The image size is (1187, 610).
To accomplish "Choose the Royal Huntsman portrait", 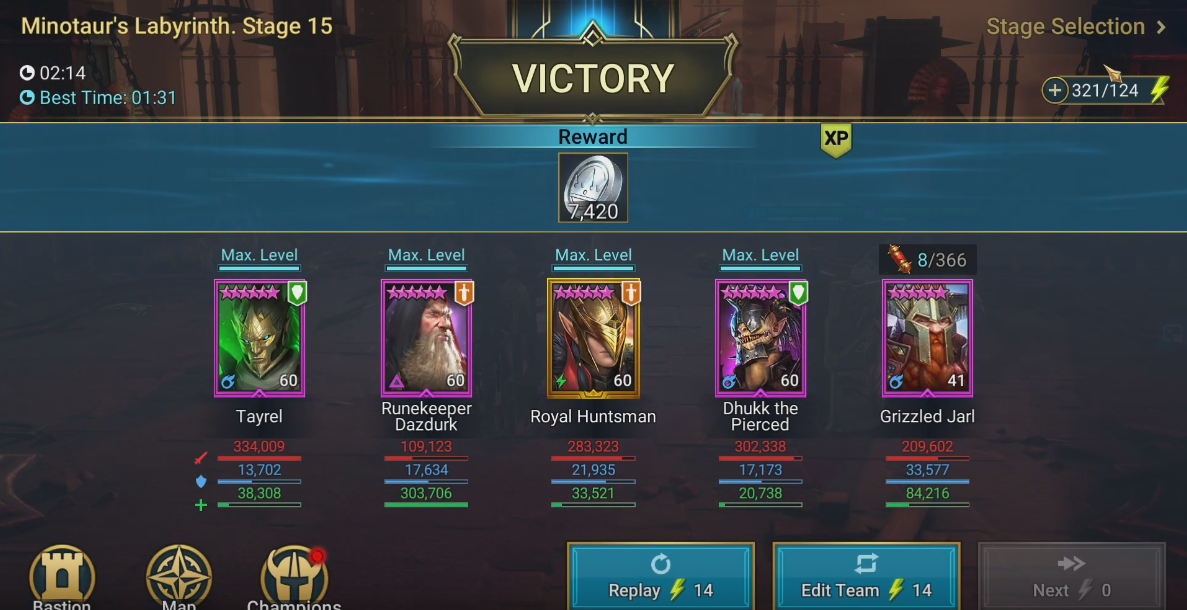I will coord(594,338).
